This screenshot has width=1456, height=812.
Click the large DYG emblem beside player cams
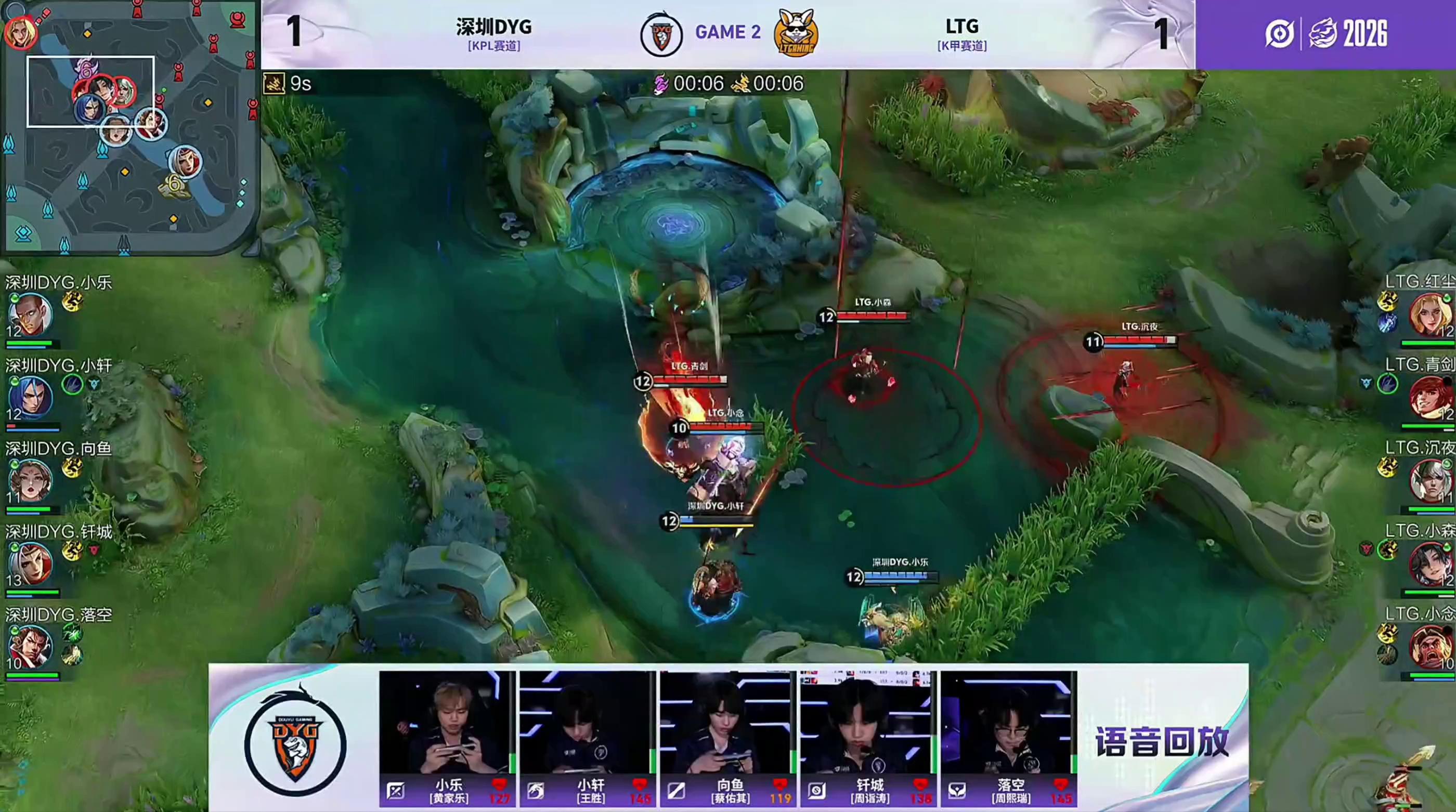coord(295,739)
